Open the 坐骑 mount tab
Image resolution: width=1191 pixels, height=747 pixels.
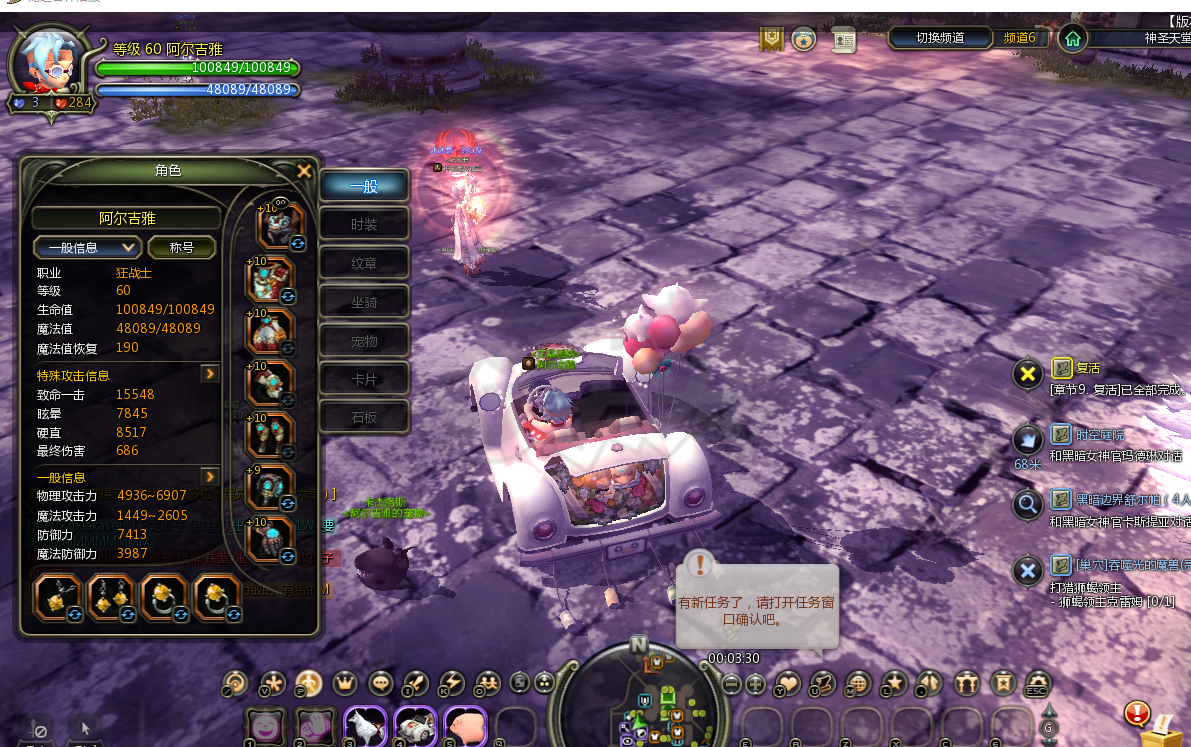coord(365,302)
